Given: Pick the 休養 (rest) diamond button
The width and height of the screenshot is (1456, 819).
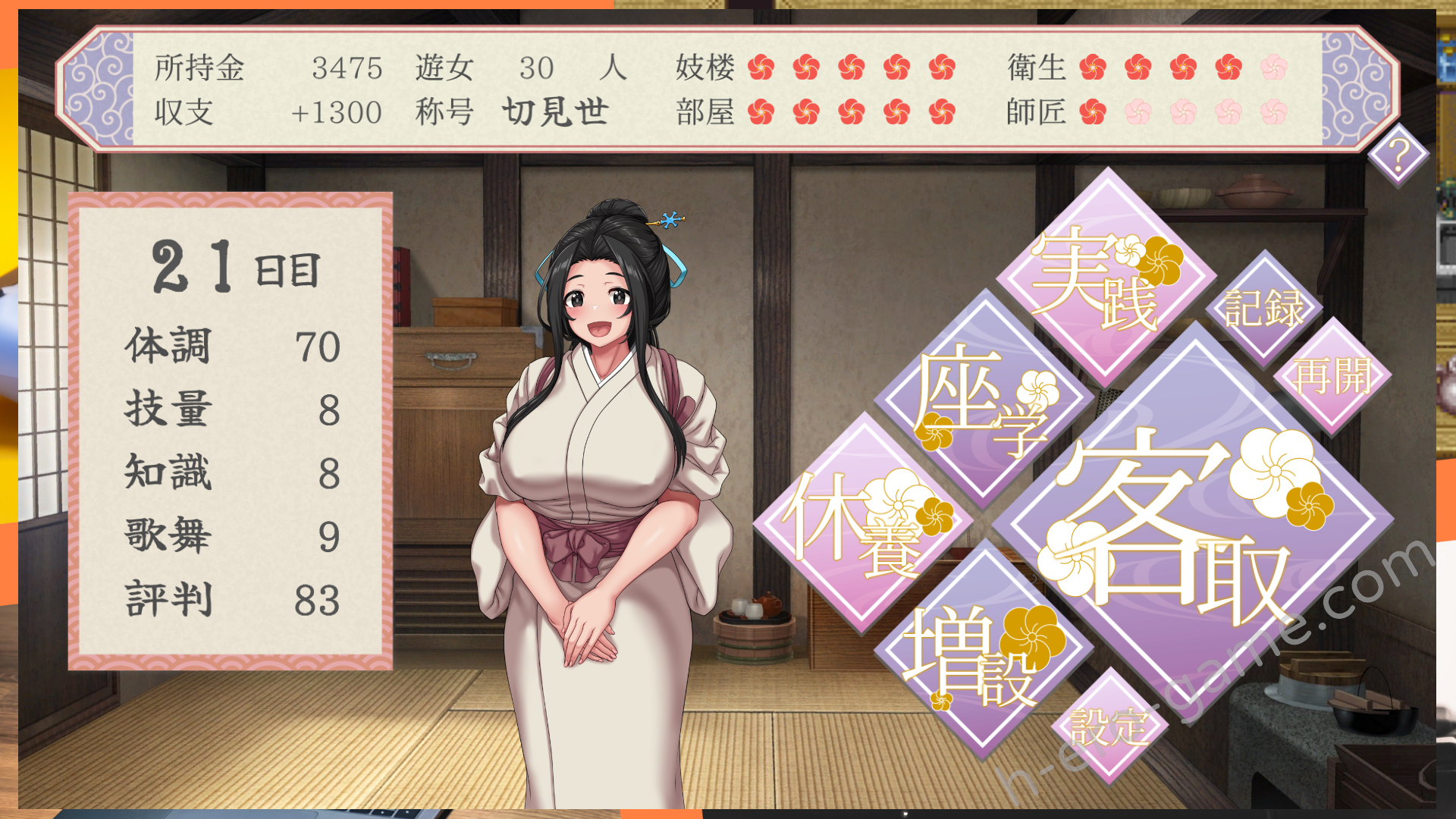Looking at the screenshot, I should tap(863, 522).
